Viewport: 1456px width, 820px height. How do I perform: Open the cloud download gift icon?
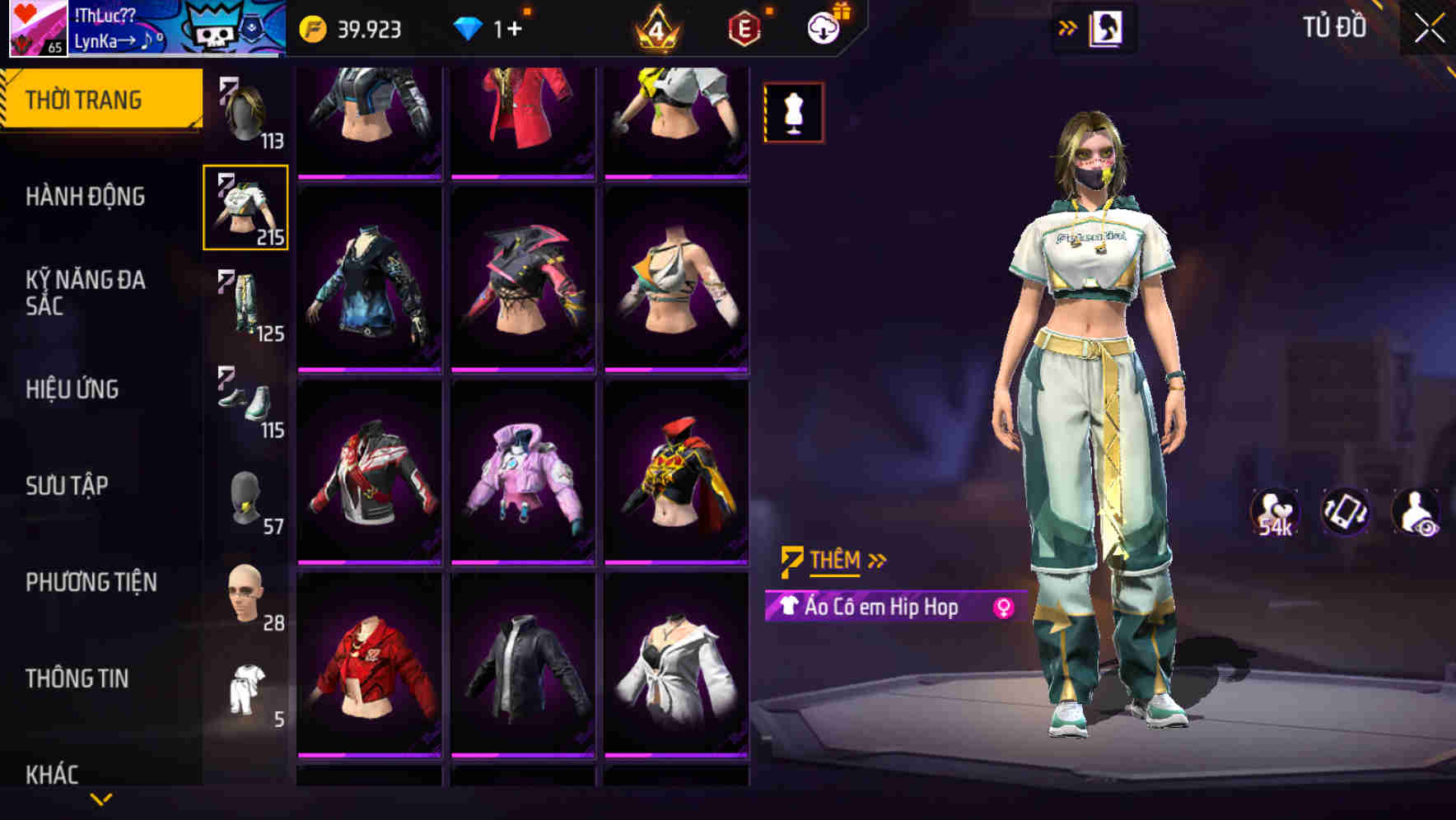[x=823, y=27]
